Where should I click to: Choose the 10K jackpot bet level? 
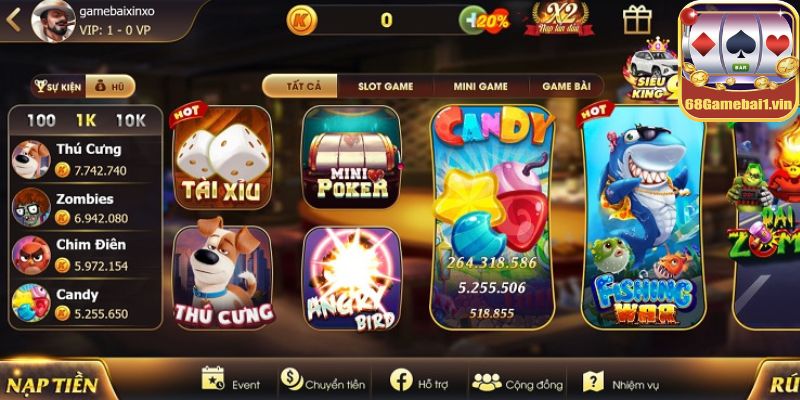[x=131, y=120]
